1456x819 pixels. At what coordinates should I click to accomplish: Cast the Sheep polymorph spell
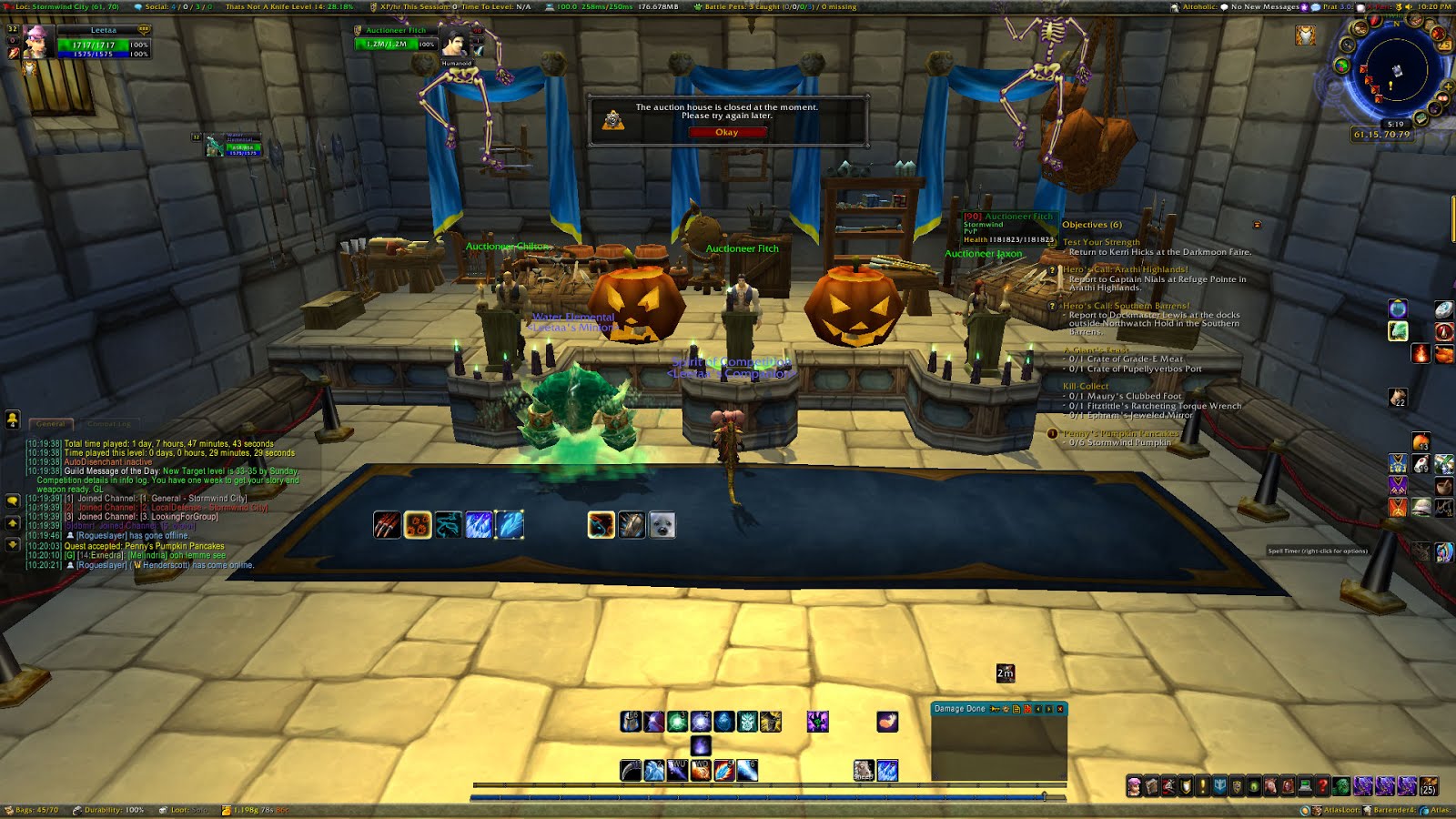tap(864, 771)
